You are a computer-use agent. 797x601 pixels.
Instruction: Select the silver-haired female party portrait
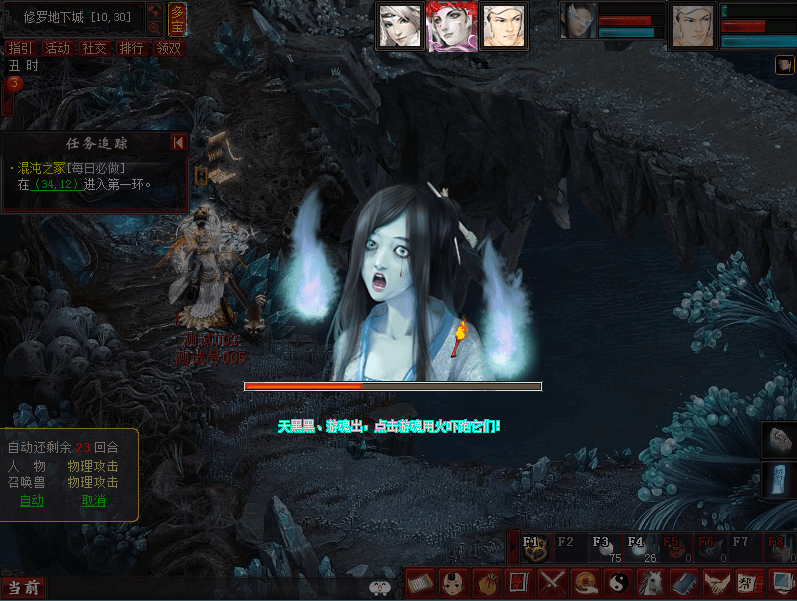point(399,26)
